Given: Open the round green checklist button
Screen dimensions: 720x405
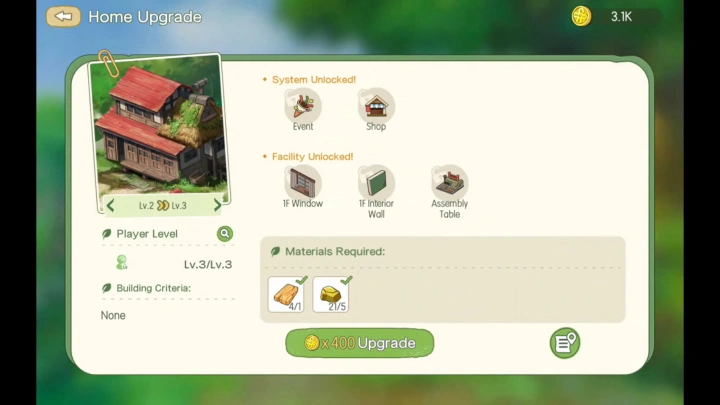Looking at the screenshot, I should 564,343.
